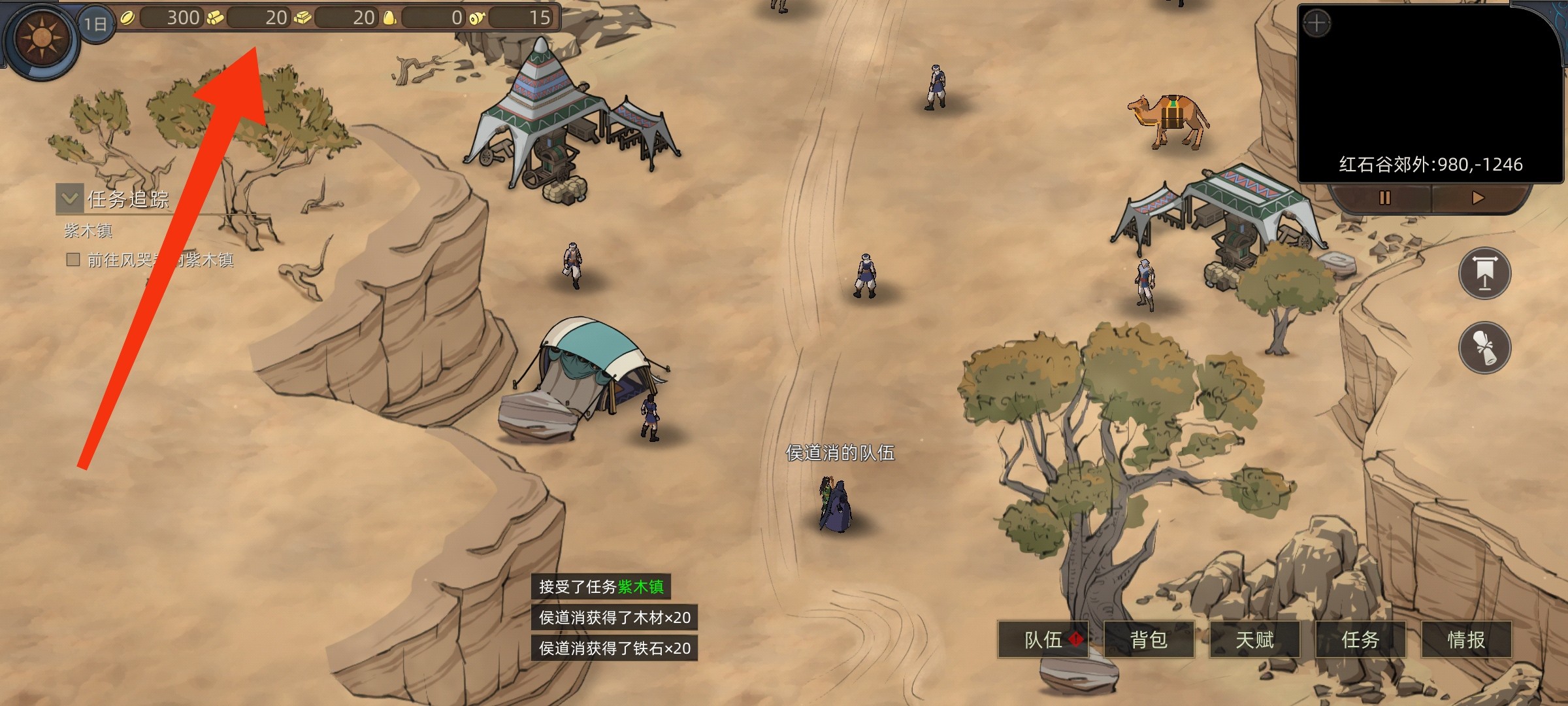Open the 任务 quest log
The image size is (1568, 706).
[1360, 639]
